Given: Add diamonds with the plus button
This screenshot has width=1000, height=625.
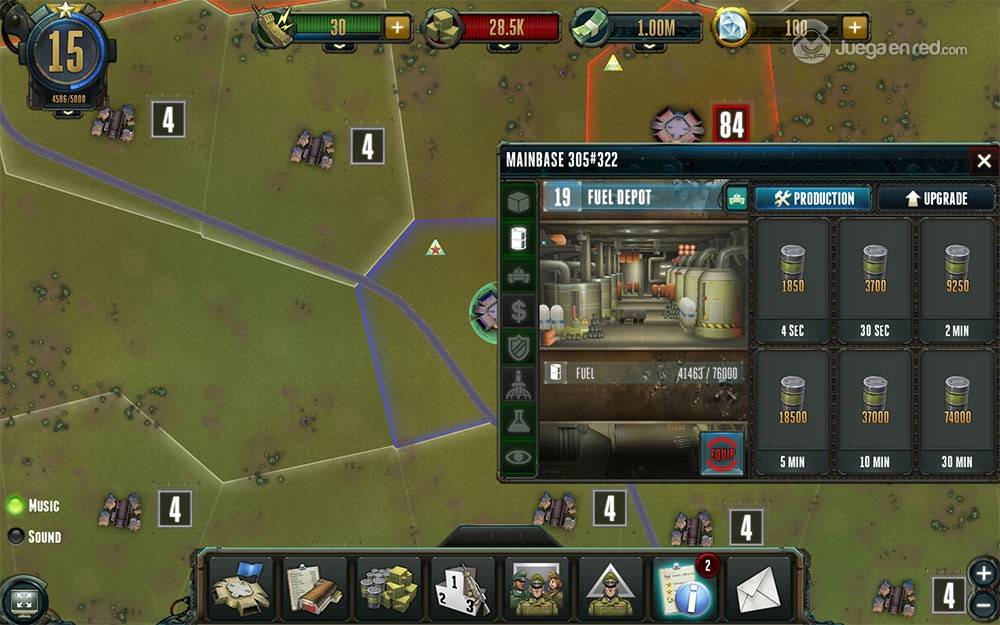Looking at the screenshot, I should [854, 27].
